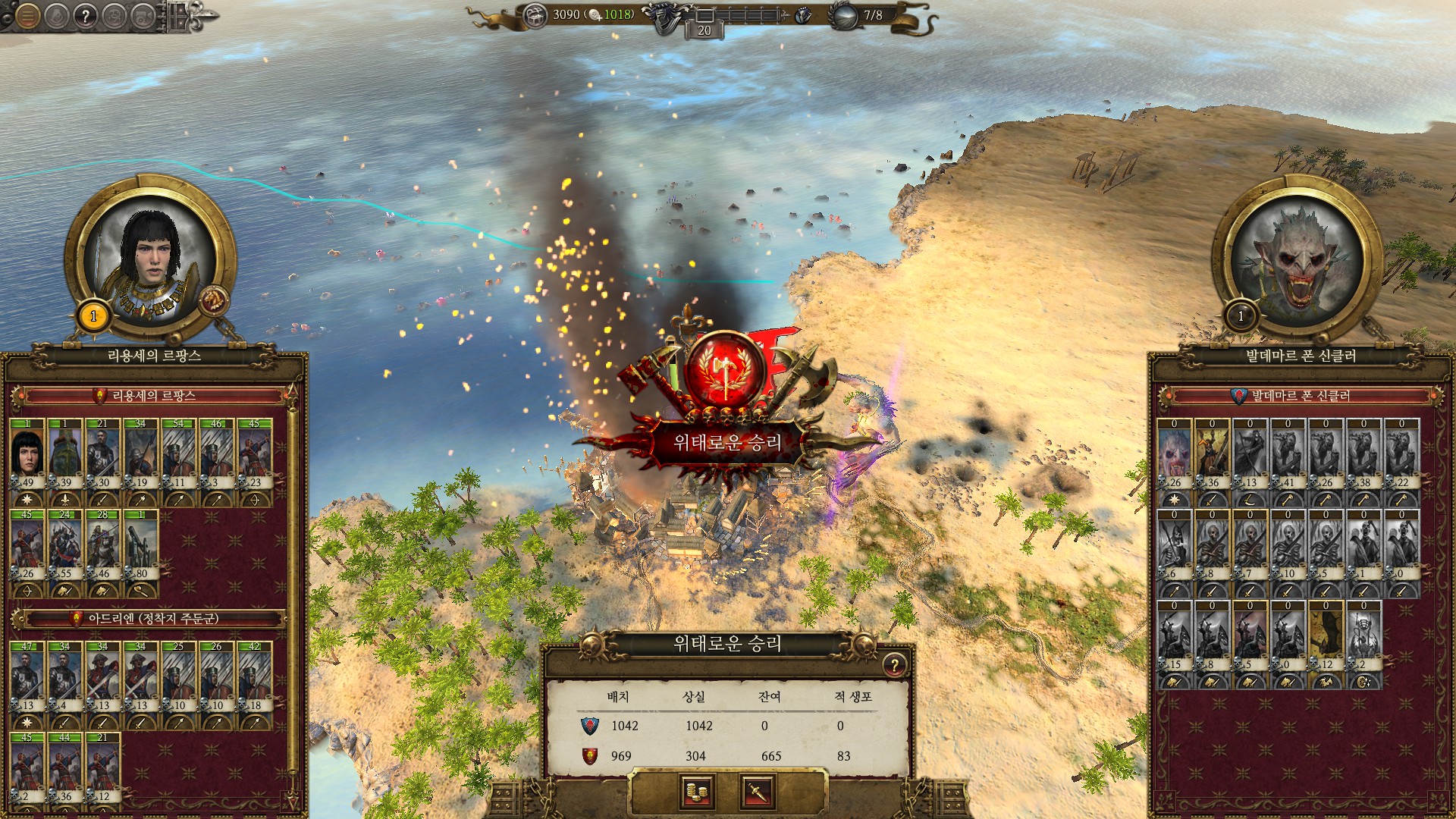Select the garrison captain card with 47 soldiers
This screenshot has width=1456, height=819.
click(x=27, y=676)
